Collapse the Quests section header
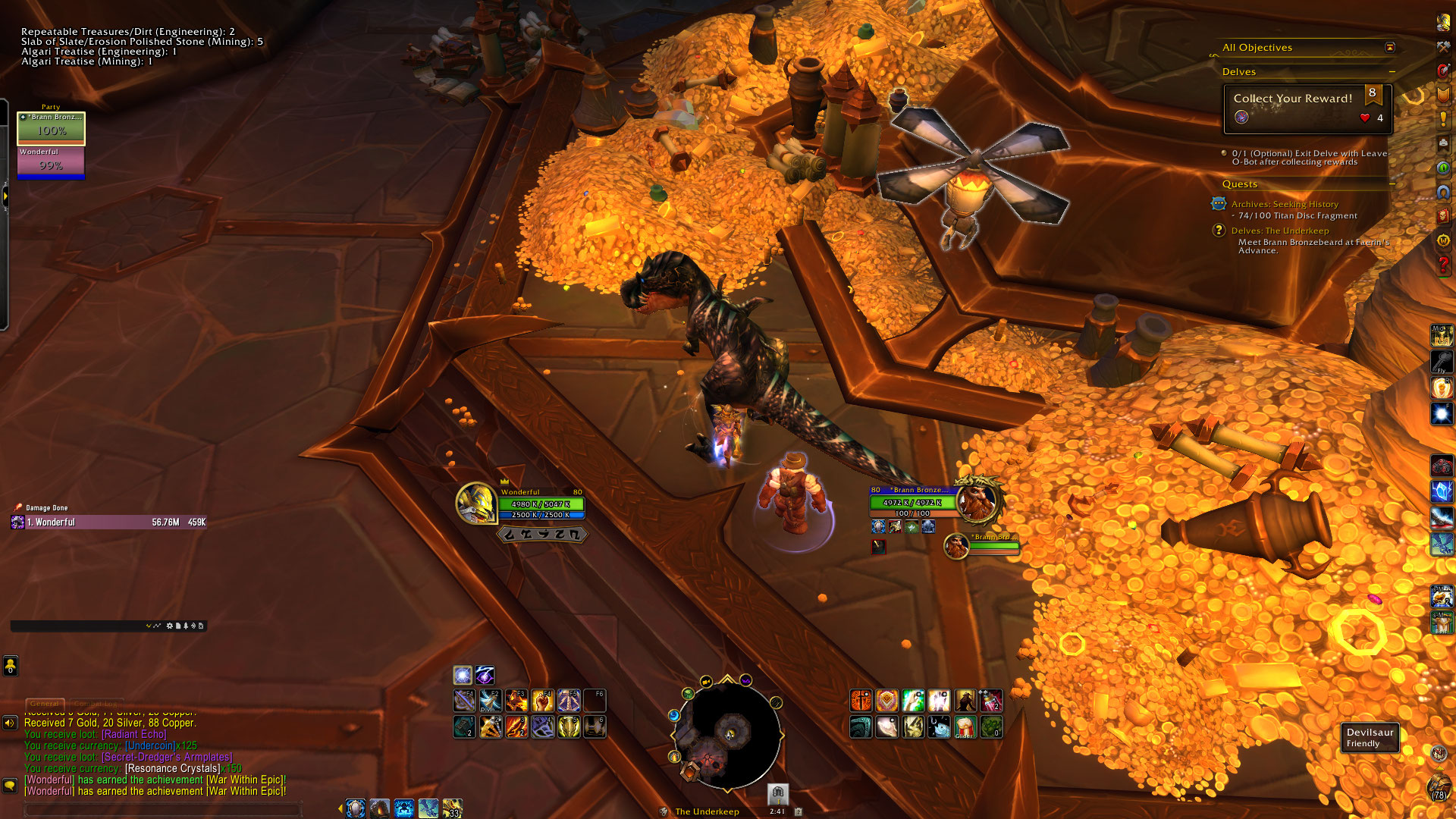The height and width of the screenshot is (819, 1456). 1392,184
